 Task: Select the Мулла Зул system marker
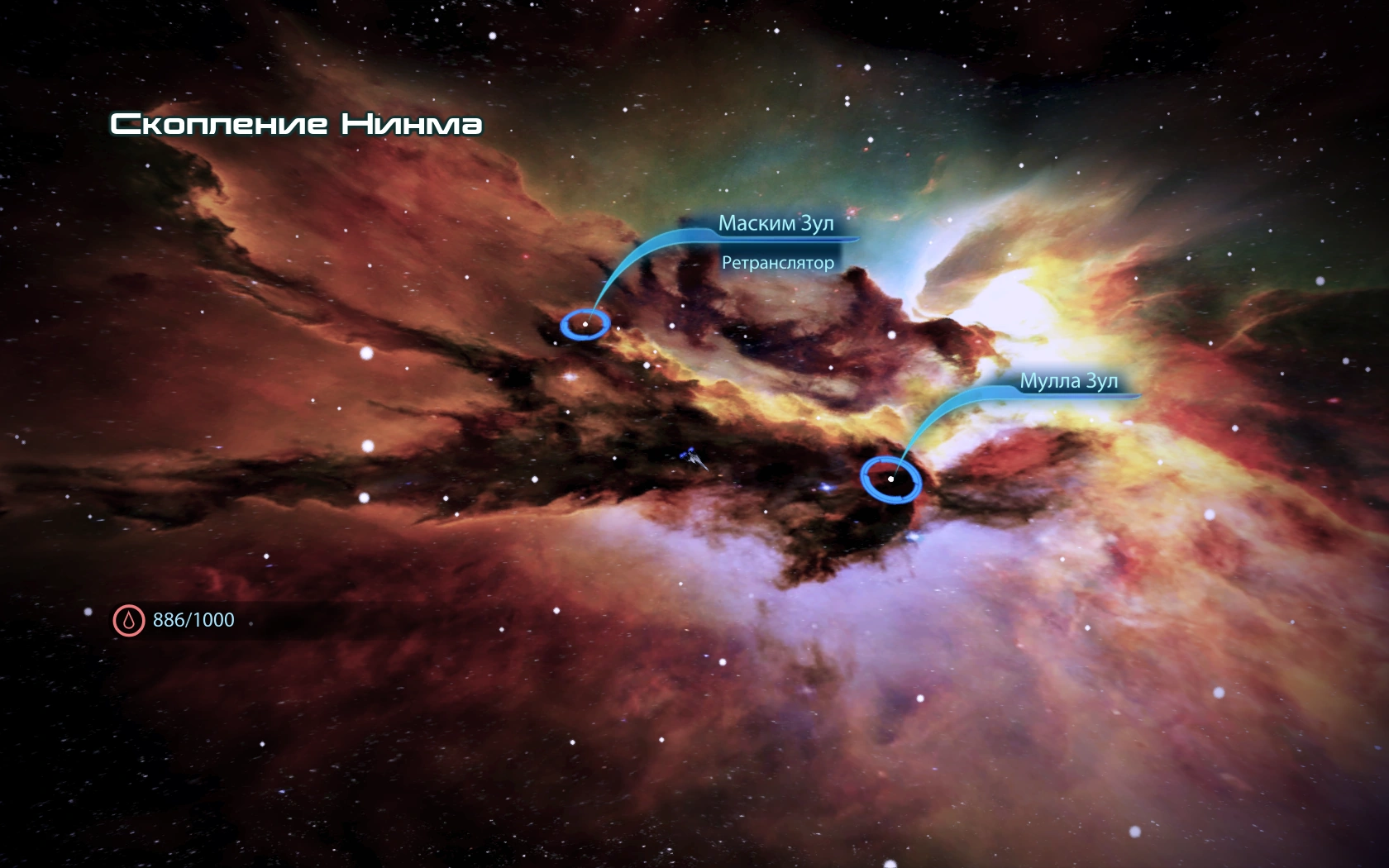pyautogui.click(x=890, y=479)
